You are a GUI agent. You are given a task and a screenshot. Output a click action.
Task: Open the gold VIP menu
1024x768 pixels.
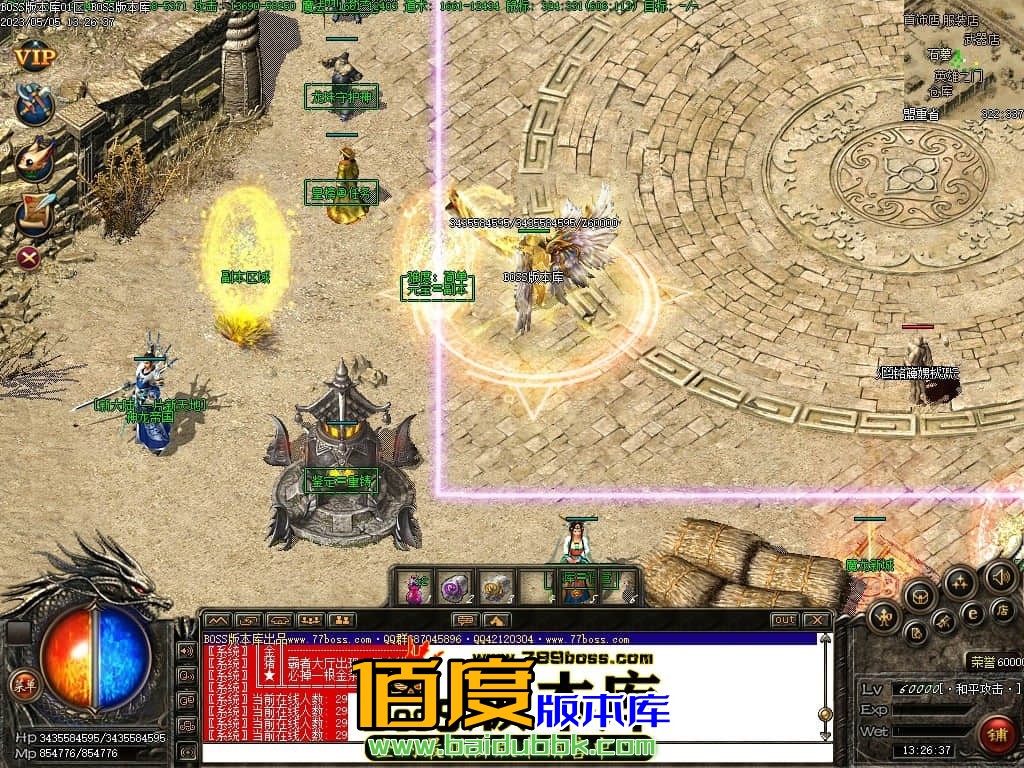[x=35, y=57]
